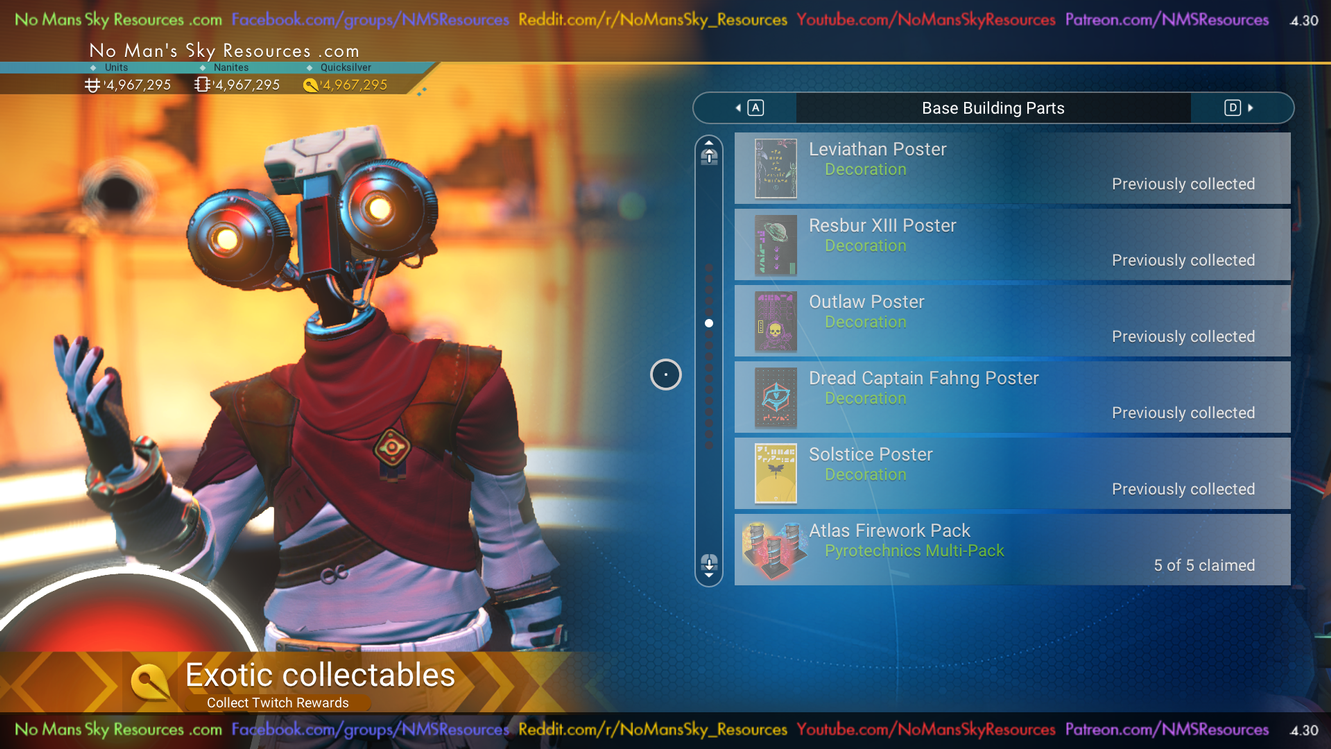Click the scroll-up arrow on the list
The height and width of the screenshot is (749, 1331).
[x=709, y=152]
